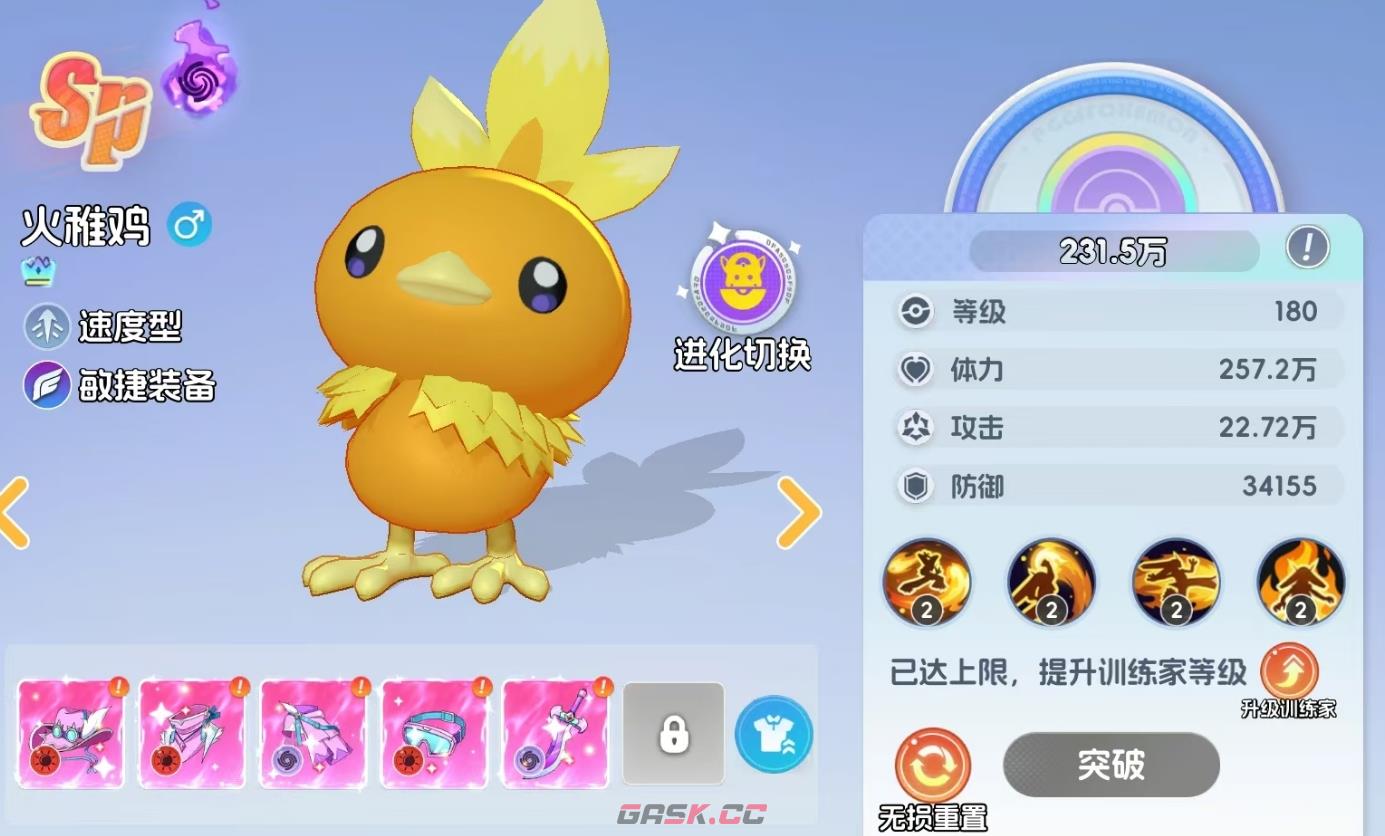Click the 无损重置 lossless reset icon
This screenshot has width=1385, height=836.
[x=930, y=764]
